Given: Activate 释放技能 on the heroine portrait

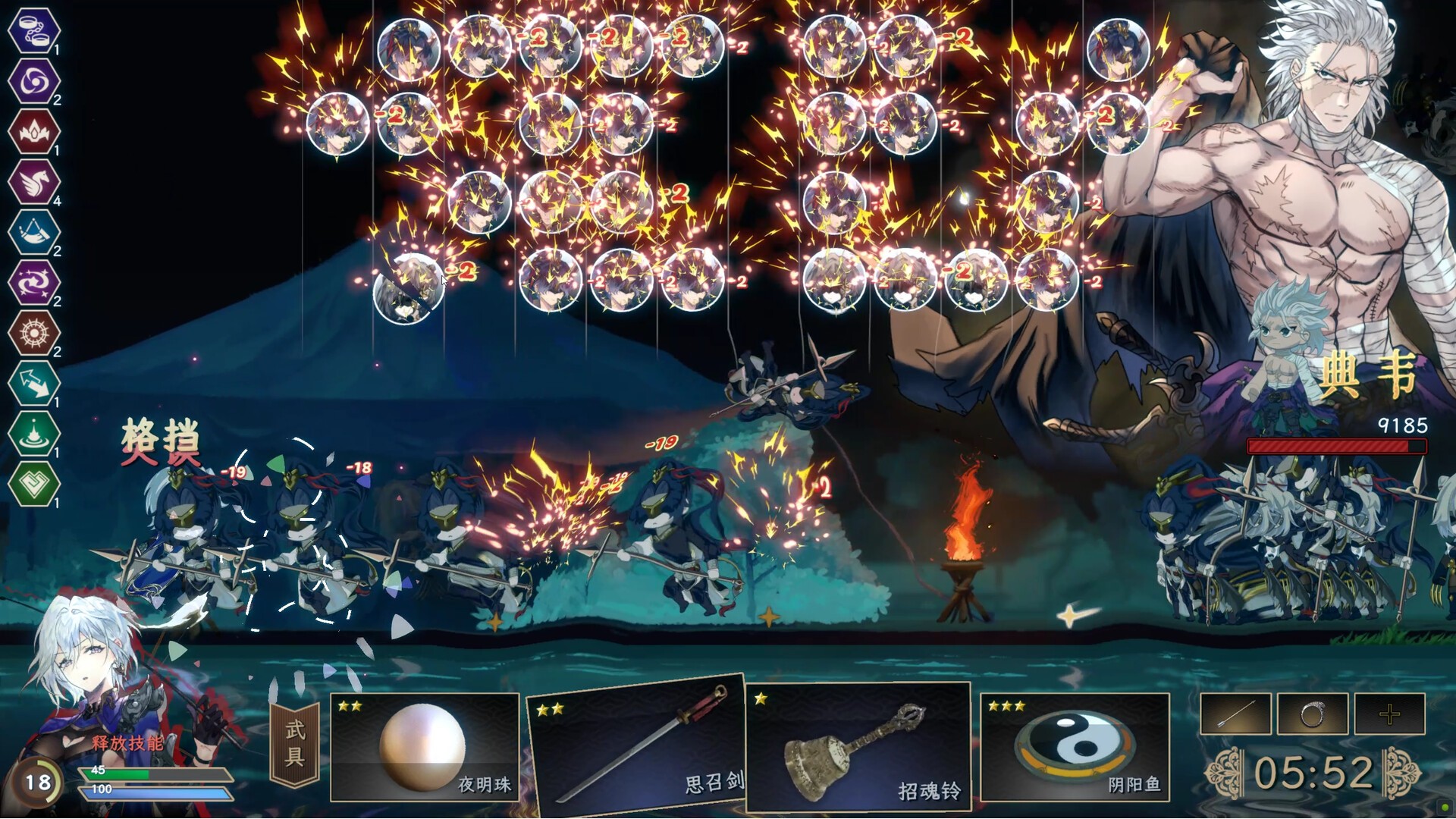Looking at the screenshot, I should coord(127,742).
